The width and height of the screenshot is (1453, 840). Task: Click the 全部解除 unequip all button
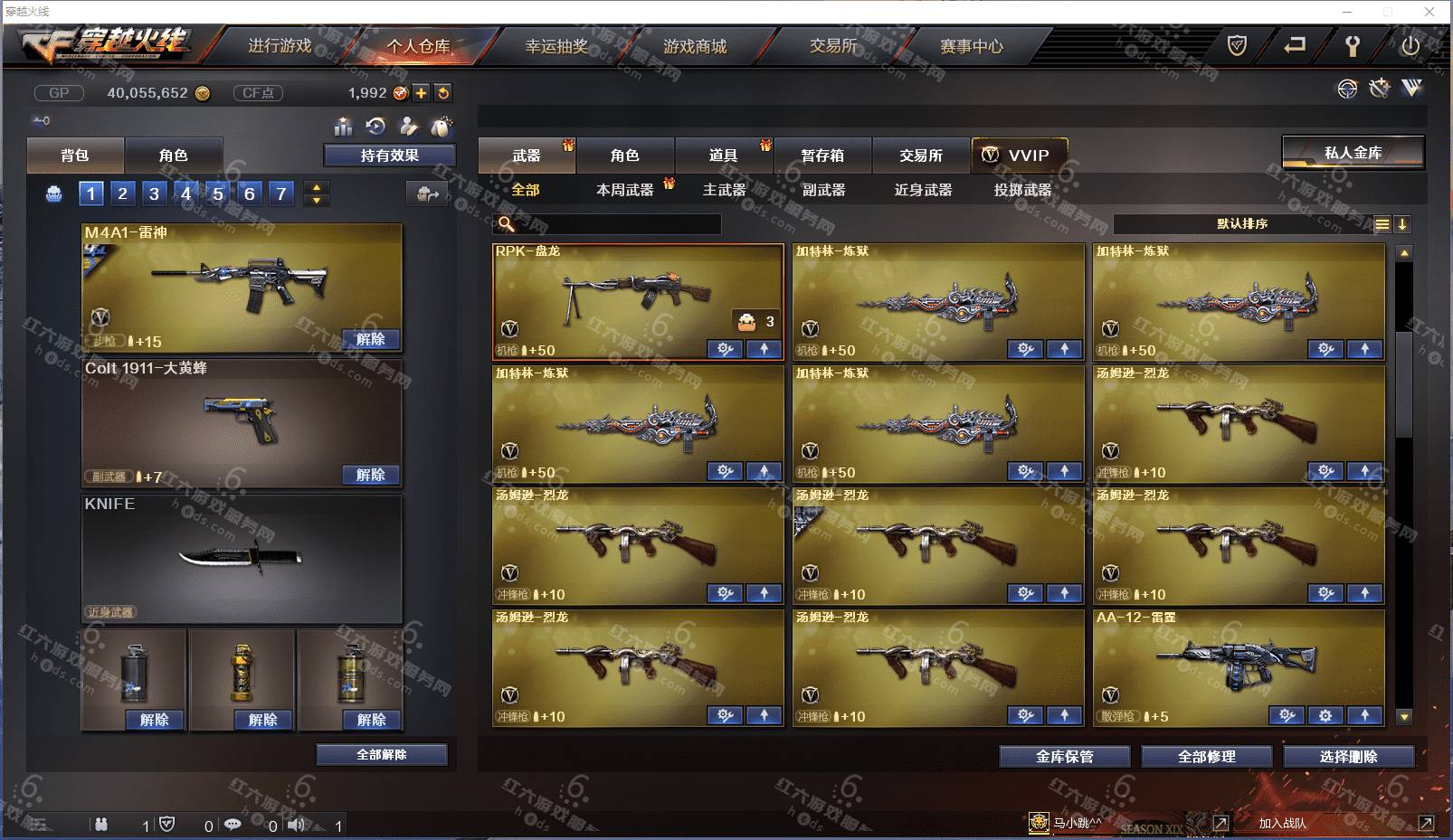point(381,754)
